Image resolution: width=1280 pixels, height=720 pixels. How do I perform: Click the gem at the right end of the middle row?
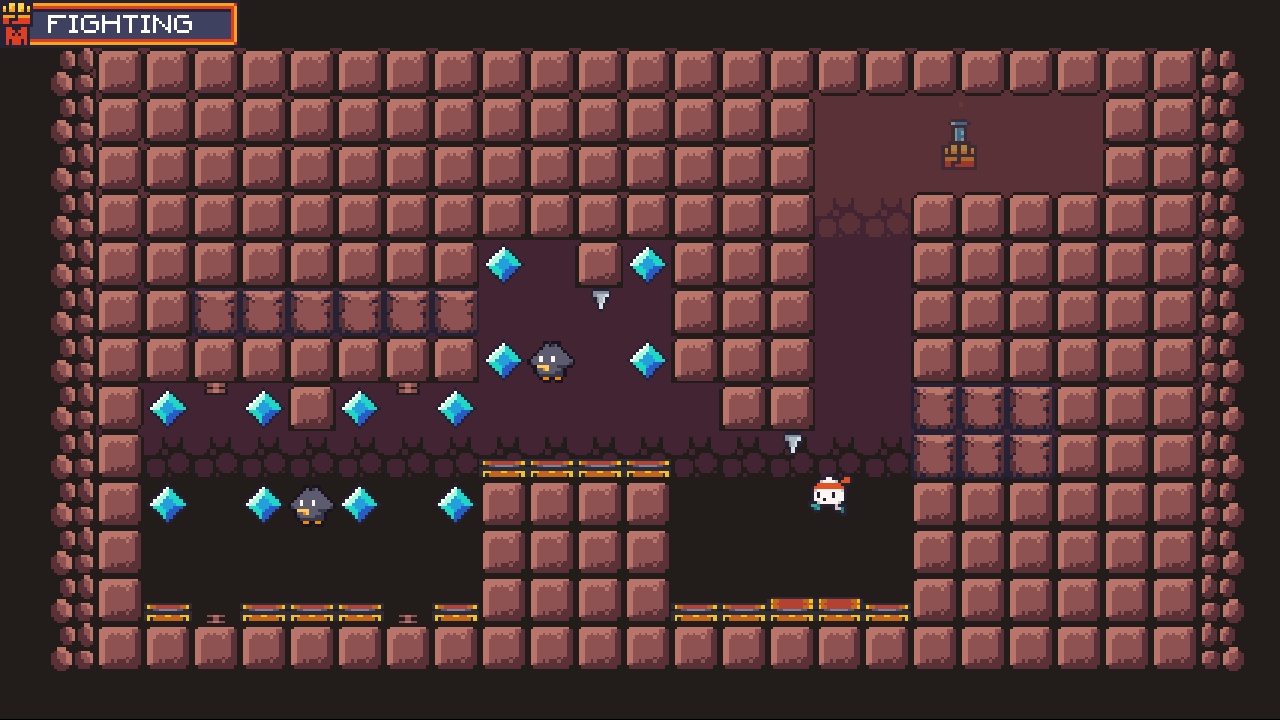click(455, 408)
